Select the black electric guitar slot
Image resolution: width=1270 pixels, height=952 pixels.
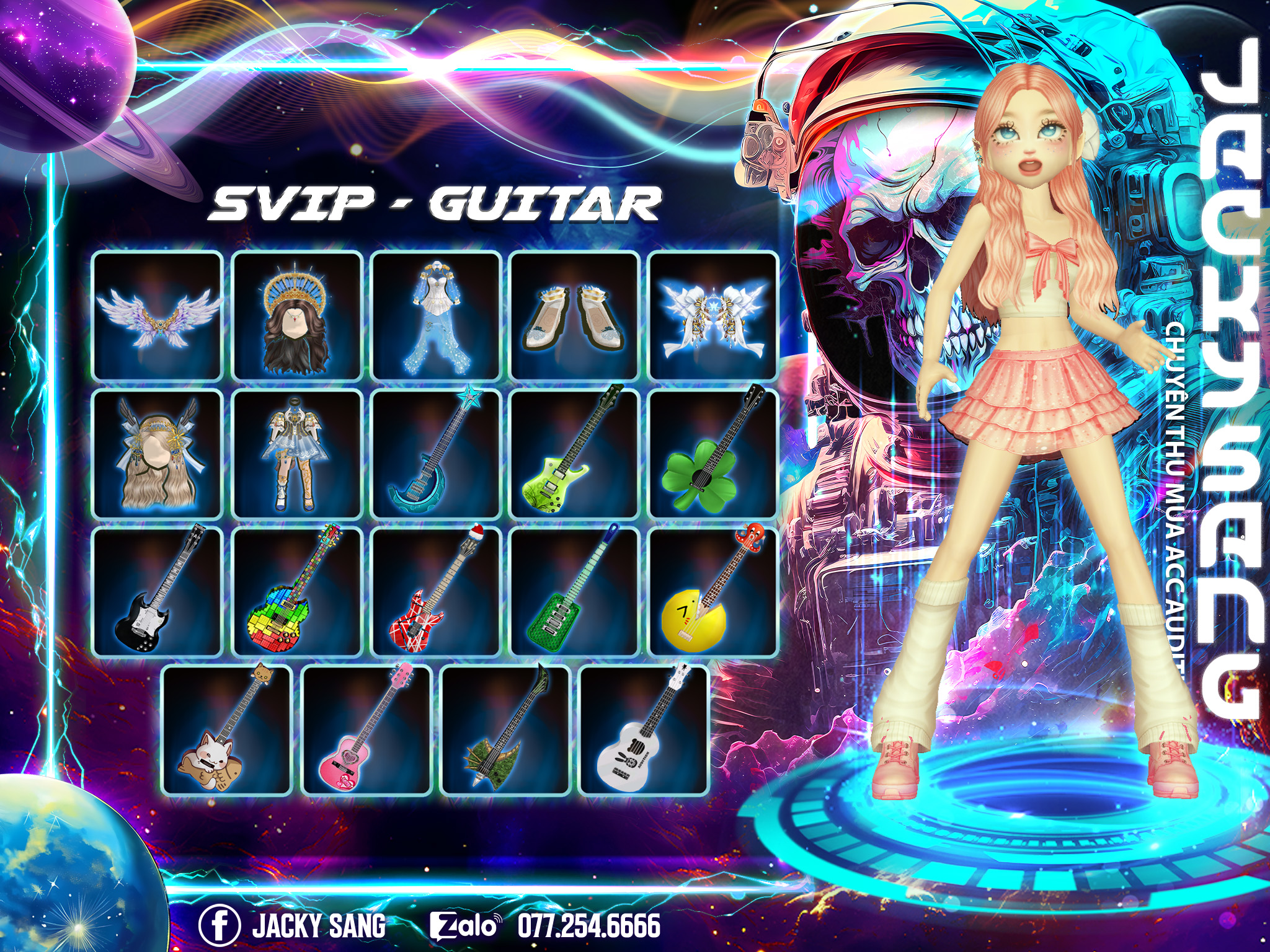(x=158, y=592)
